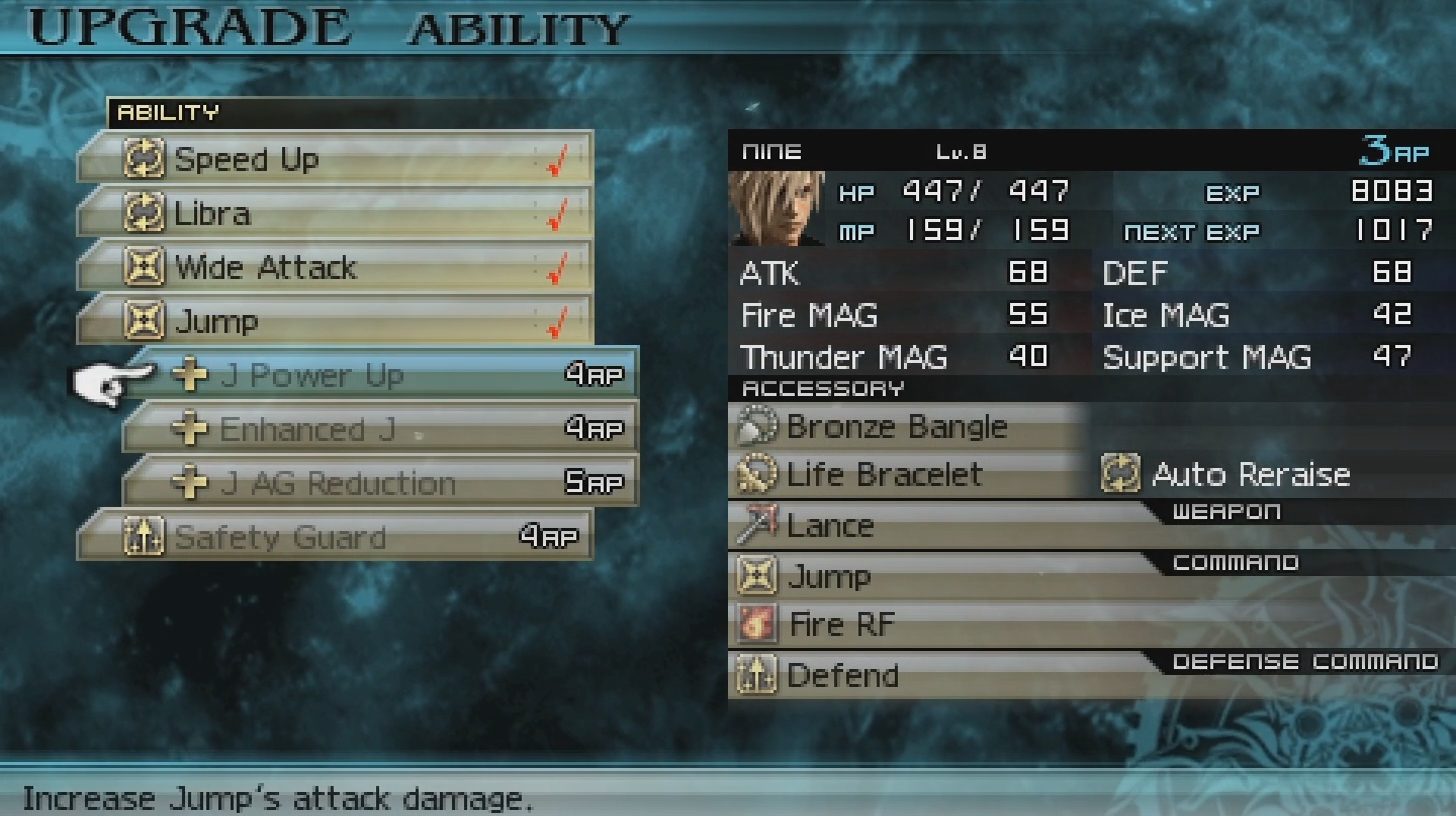Upgrade J Power Up for 4 AP
This screenshot has height=816, width=1456.
tap(380, 375)
